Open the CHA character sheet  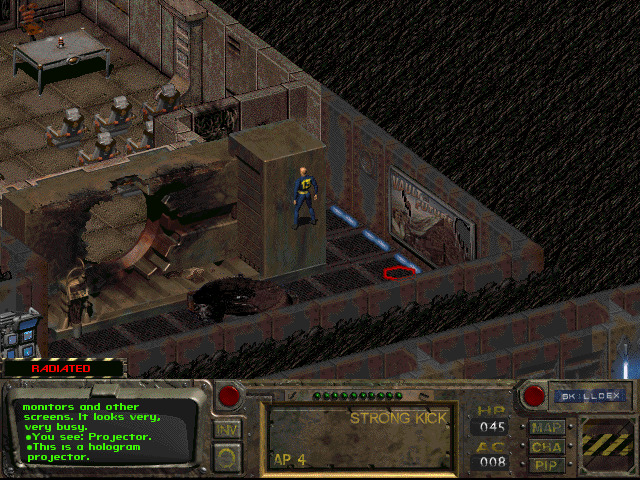pyautogui.click(x=548, y=446)
